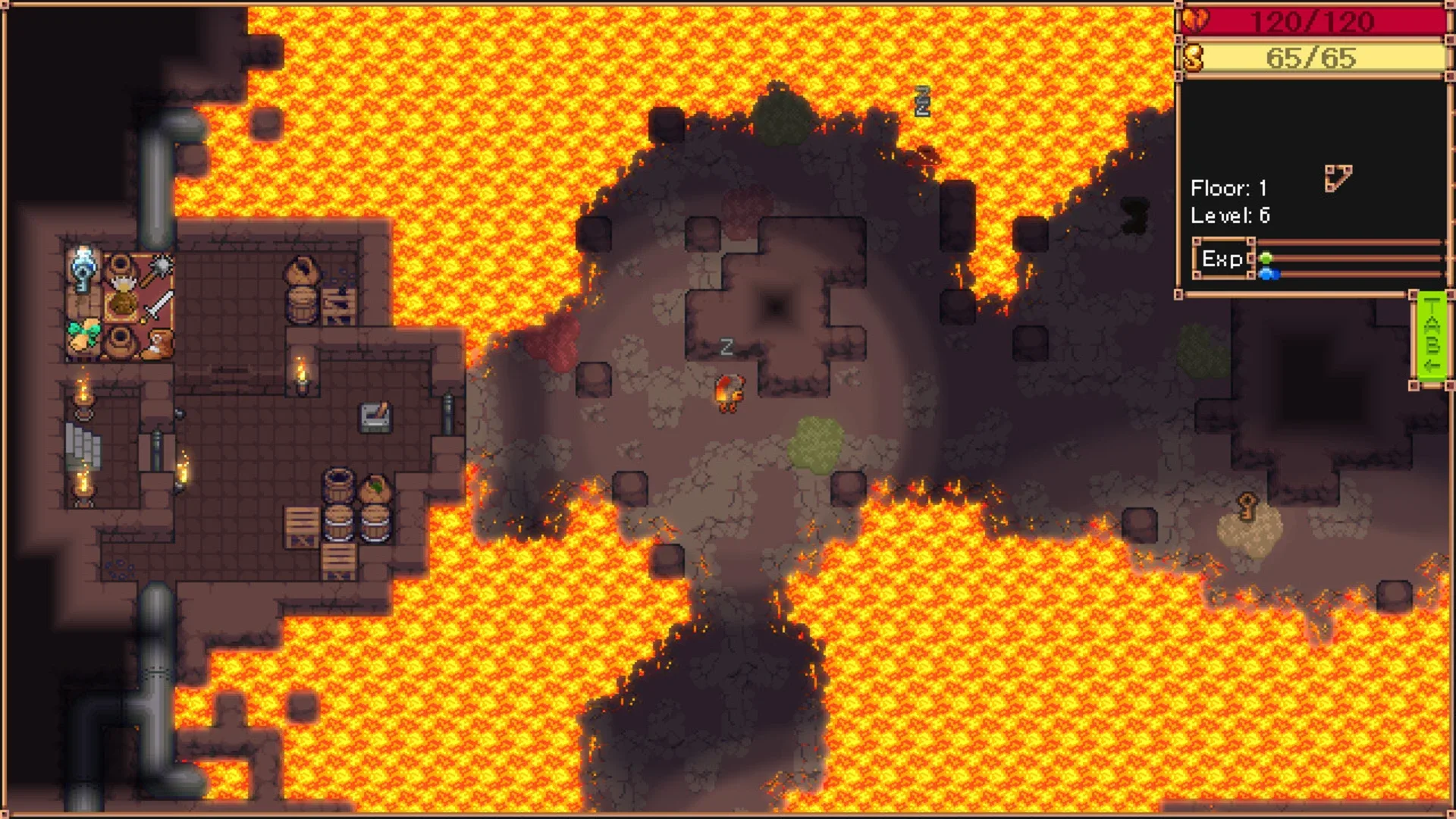Click the player arrow marker on the minimap
Screen dimensions: 1456x819
[1339, 177]
